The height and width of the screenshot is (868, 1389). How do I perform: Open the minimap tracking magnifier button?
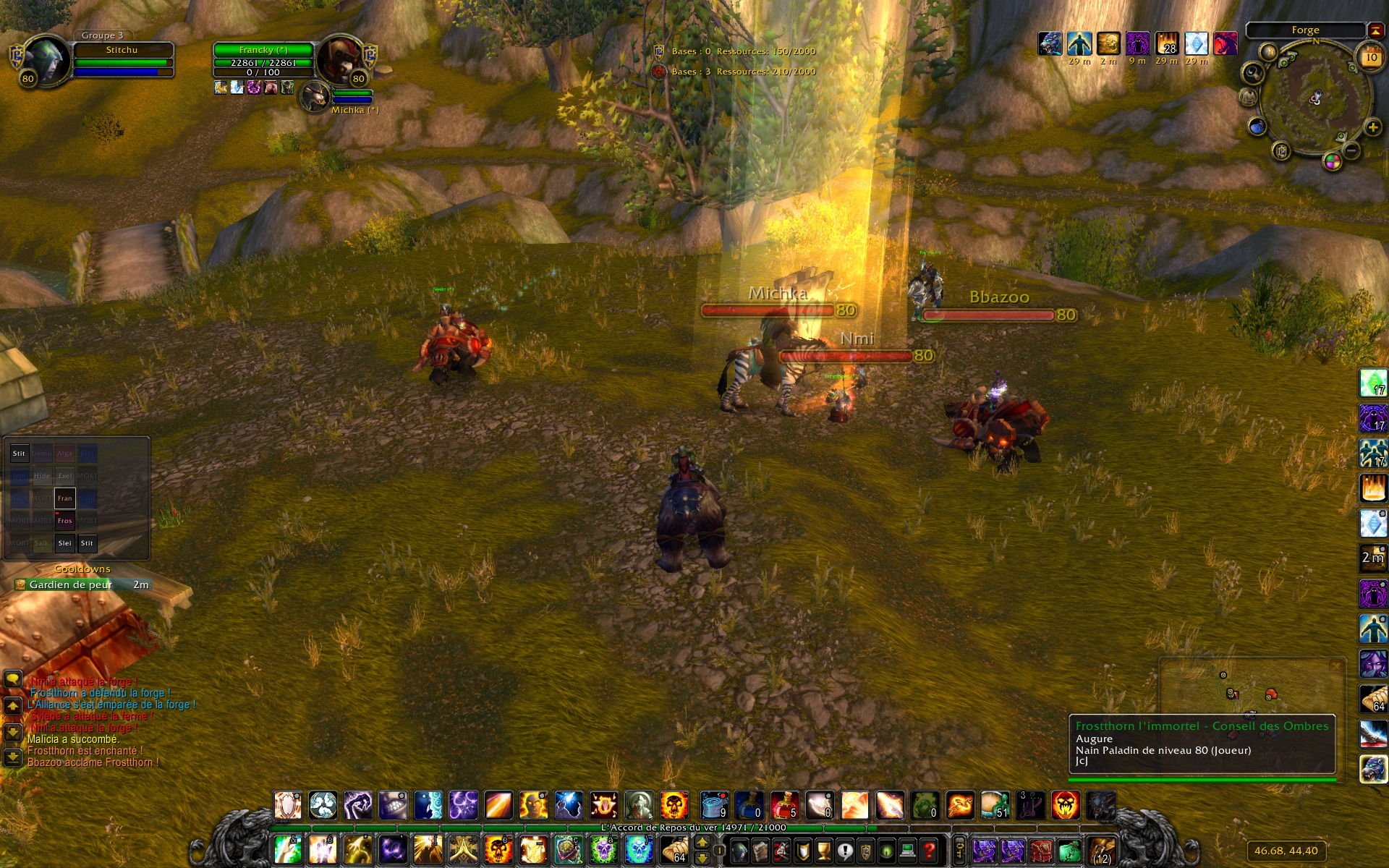coord(1253,73)
